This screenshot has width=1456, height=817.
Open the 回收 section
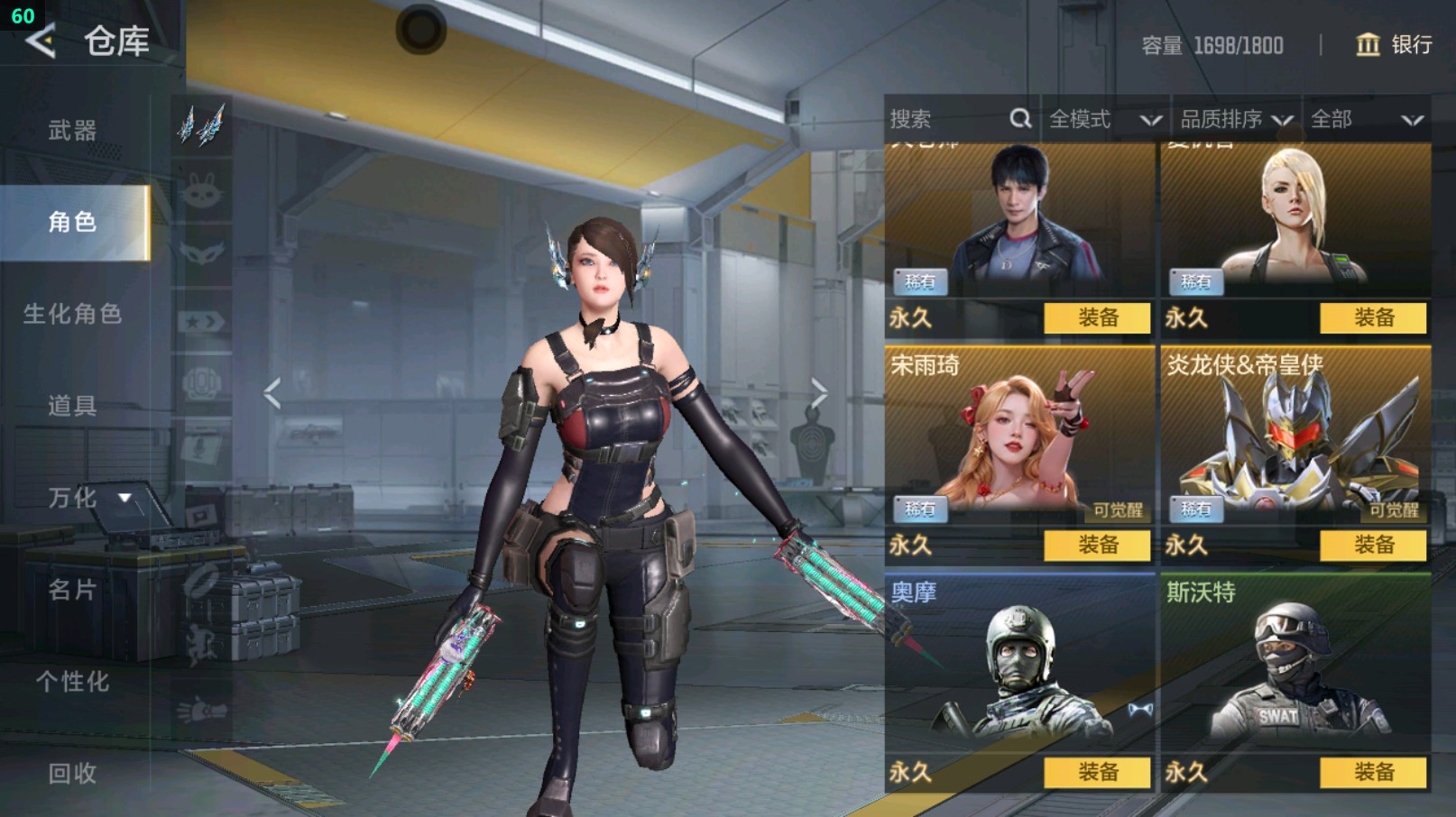72,773
